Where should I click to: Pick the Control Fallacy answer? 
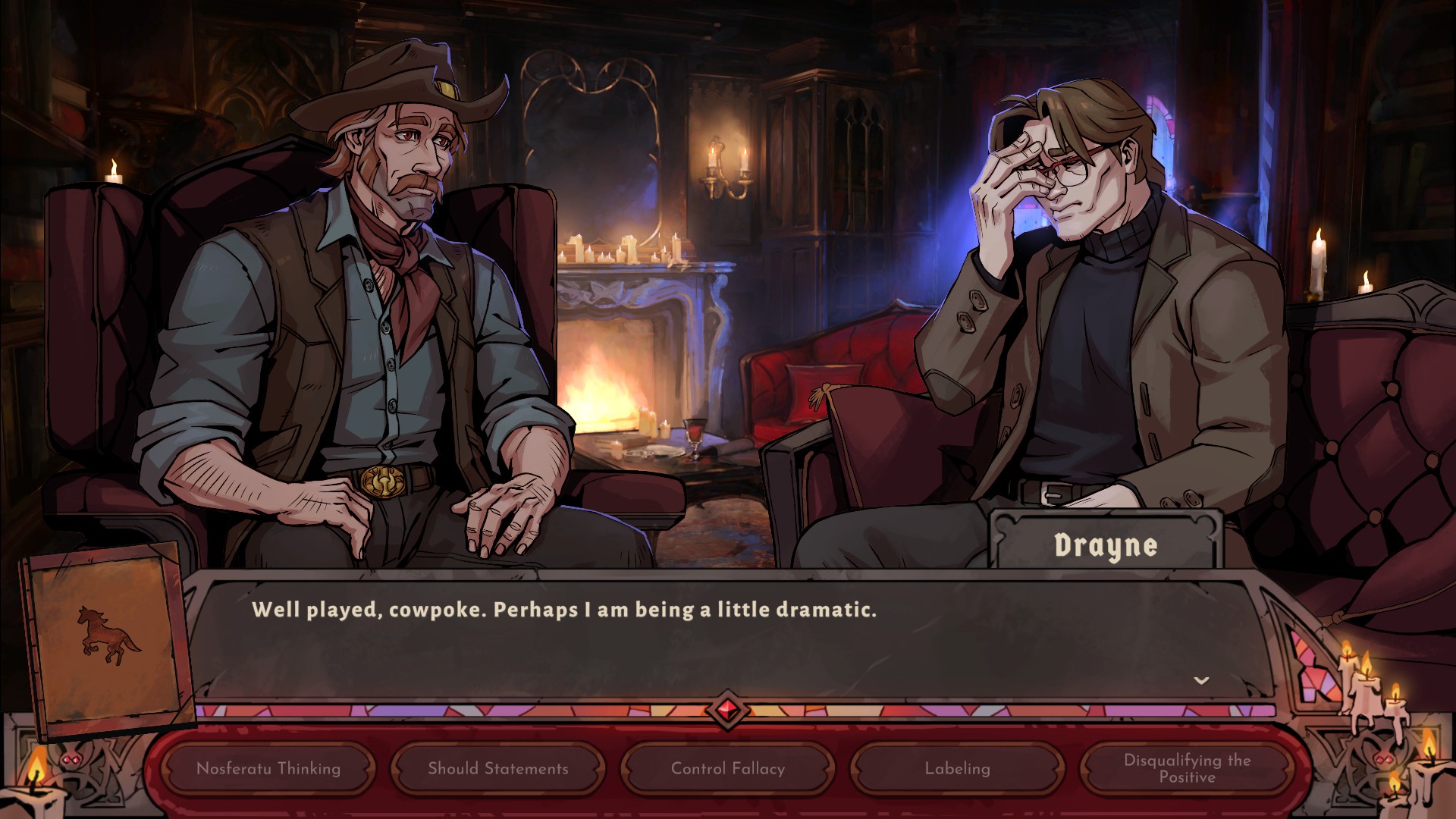728,768
